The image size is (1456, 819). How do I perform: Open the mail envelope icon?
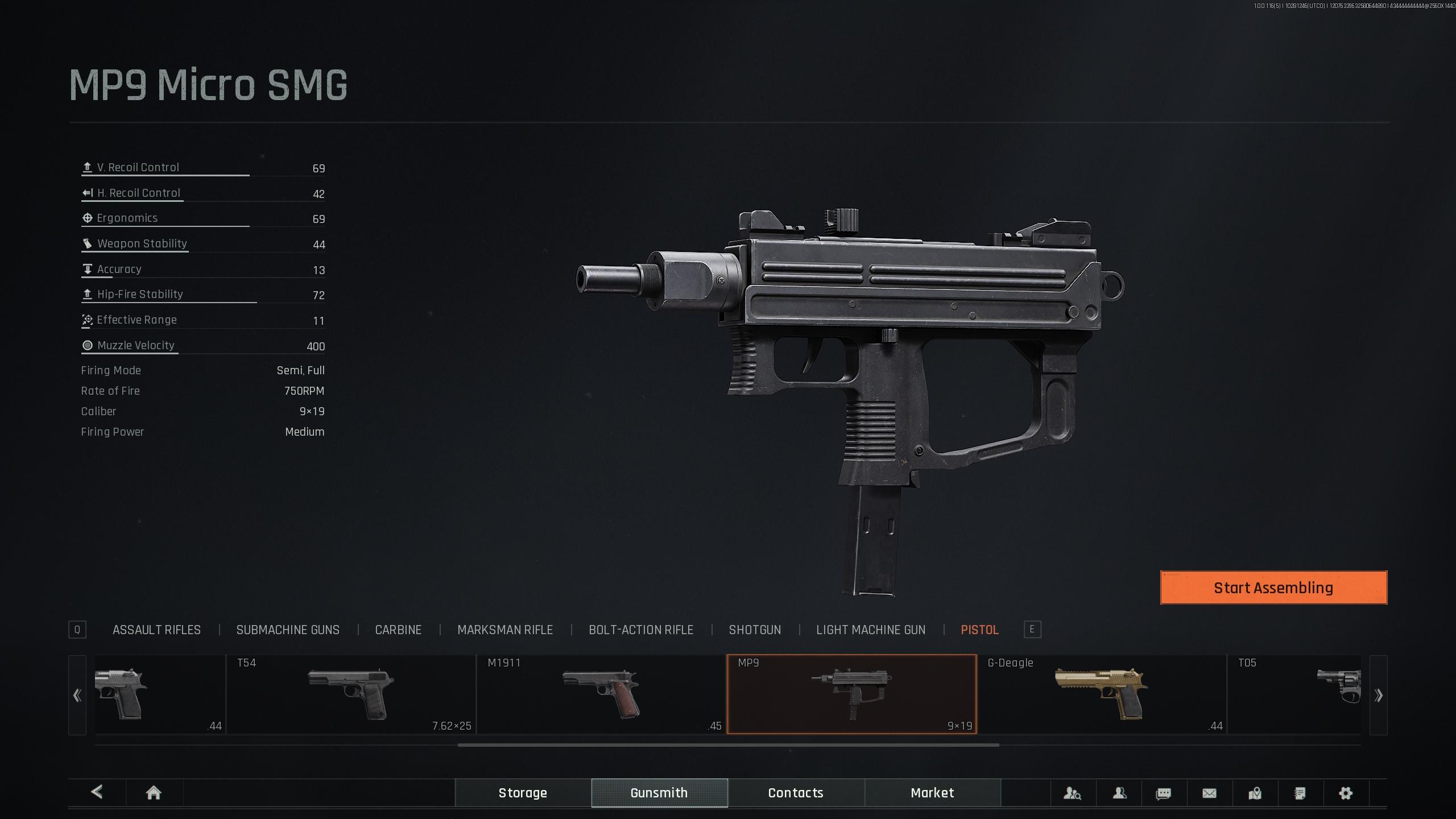tap(1209, 793)
